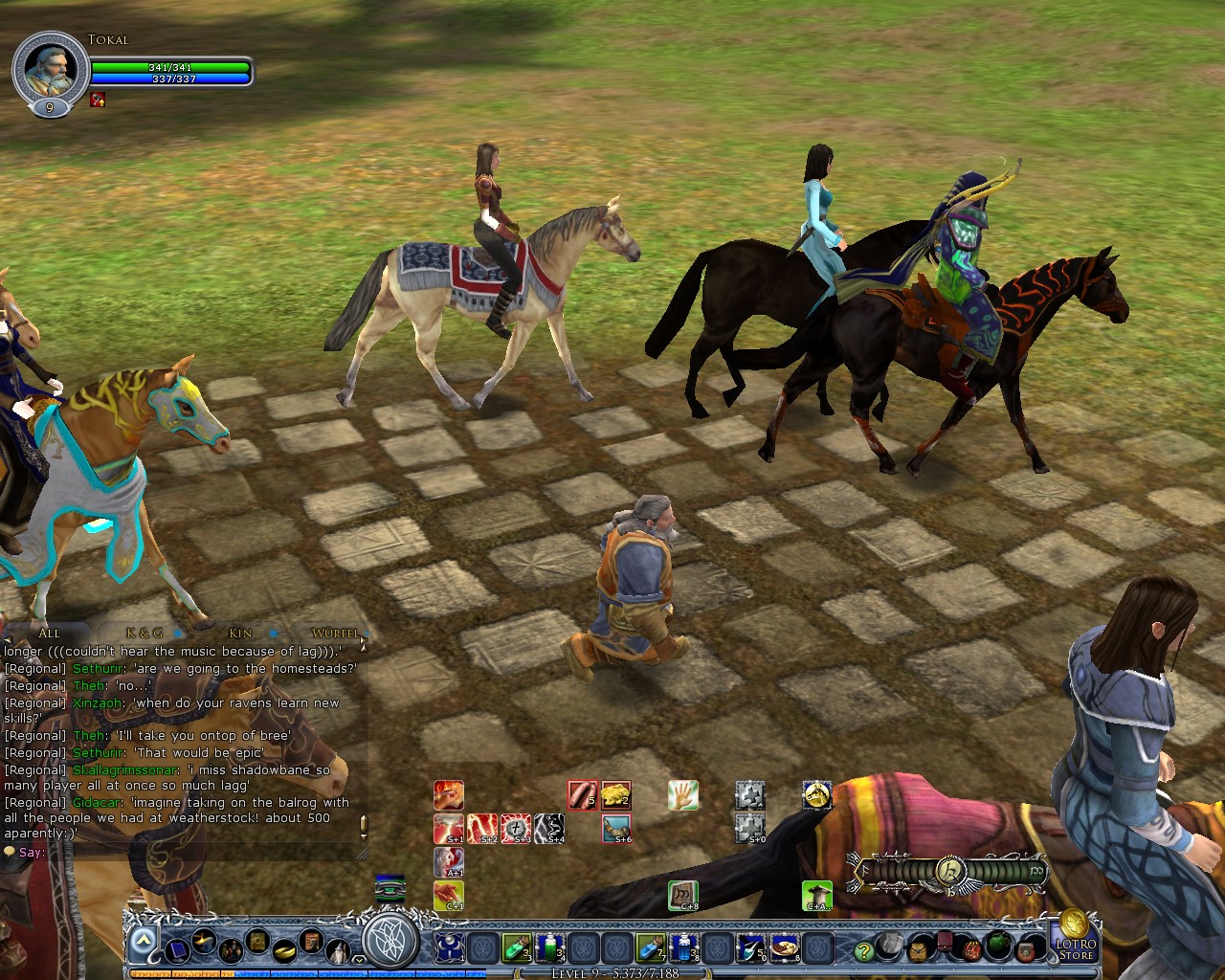This screenshot has height=980, width=1225.
Task: Use the C+8 scroll skill icon
Action: pyautogui.click(x=684, y=894)
